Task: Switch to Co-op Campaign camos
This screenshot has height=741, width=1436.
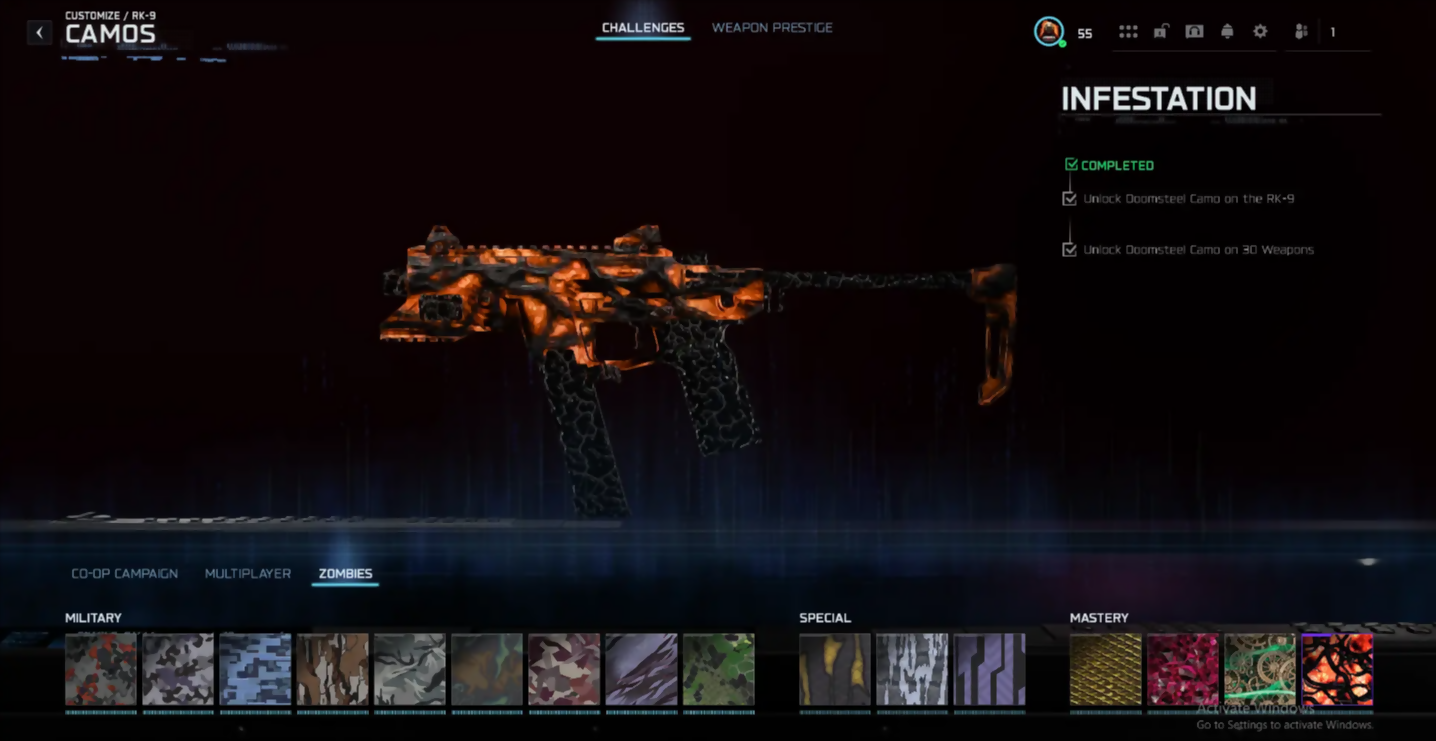Action: point(125,574)
